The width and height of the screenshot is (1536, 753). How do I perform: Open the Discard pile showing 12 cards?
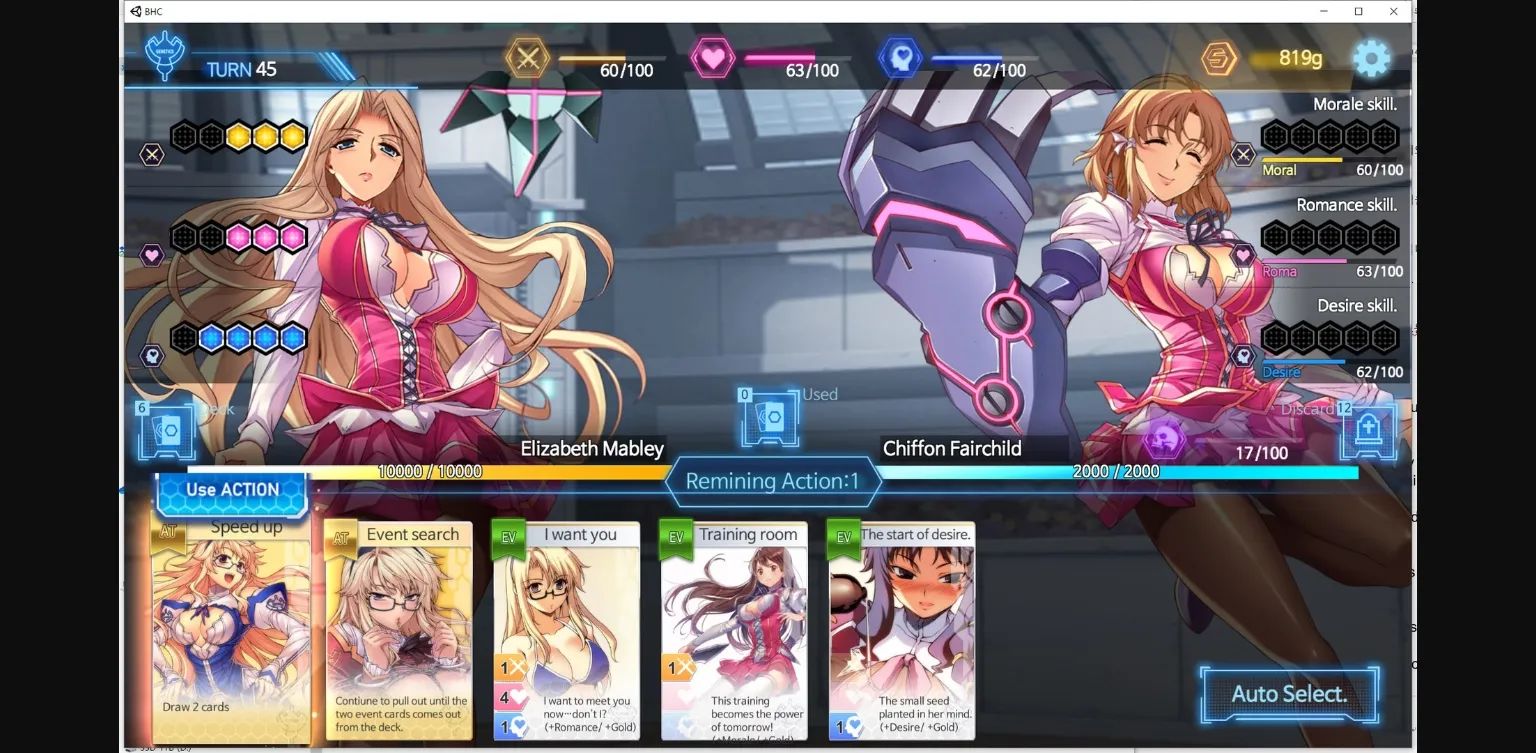[x=1369, y=430]
